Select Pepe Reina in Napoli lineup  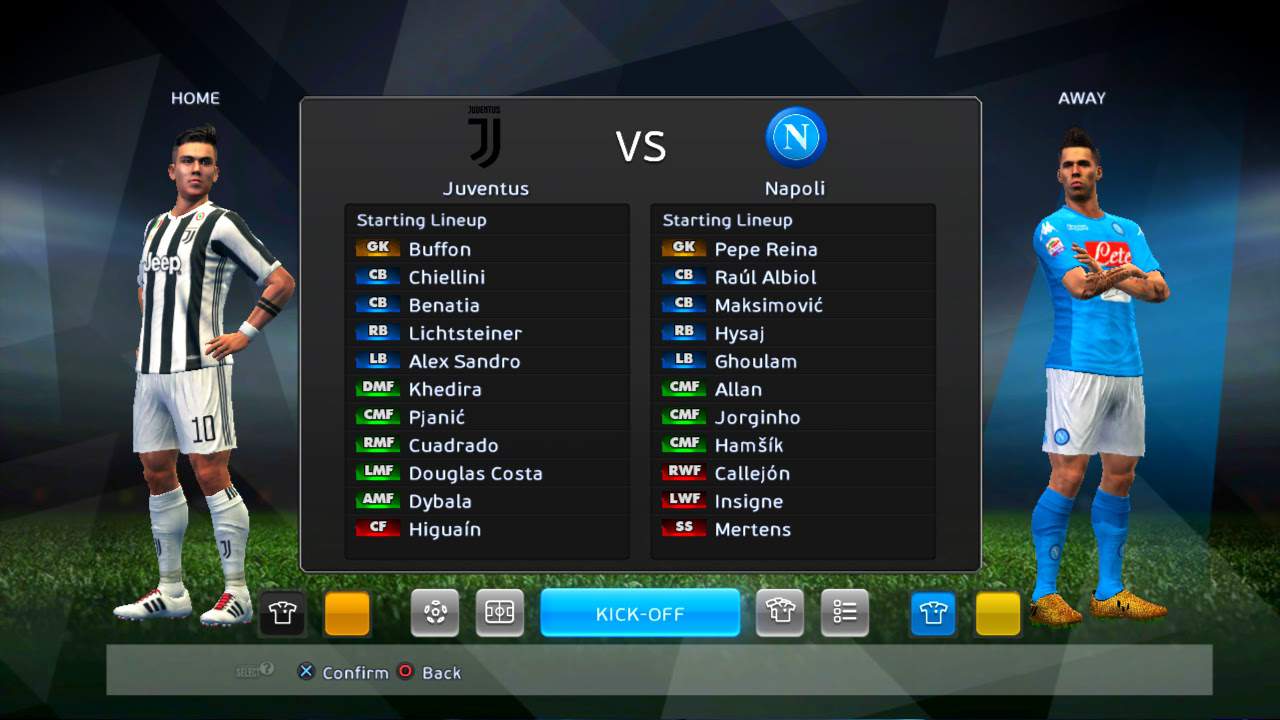coord(765,249)
